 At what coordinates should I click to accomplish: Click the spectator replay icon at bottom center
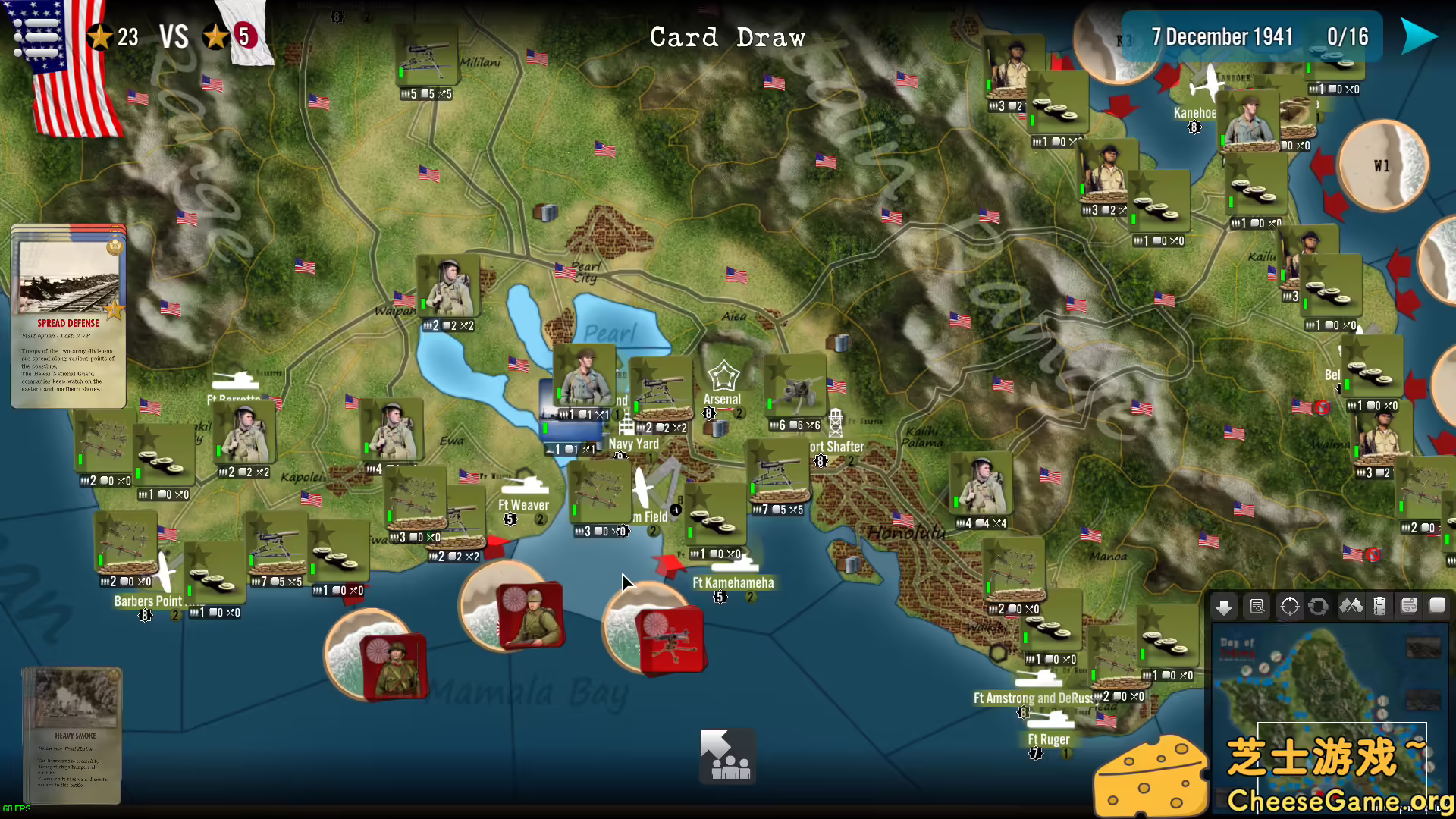[x=726, y=757]
